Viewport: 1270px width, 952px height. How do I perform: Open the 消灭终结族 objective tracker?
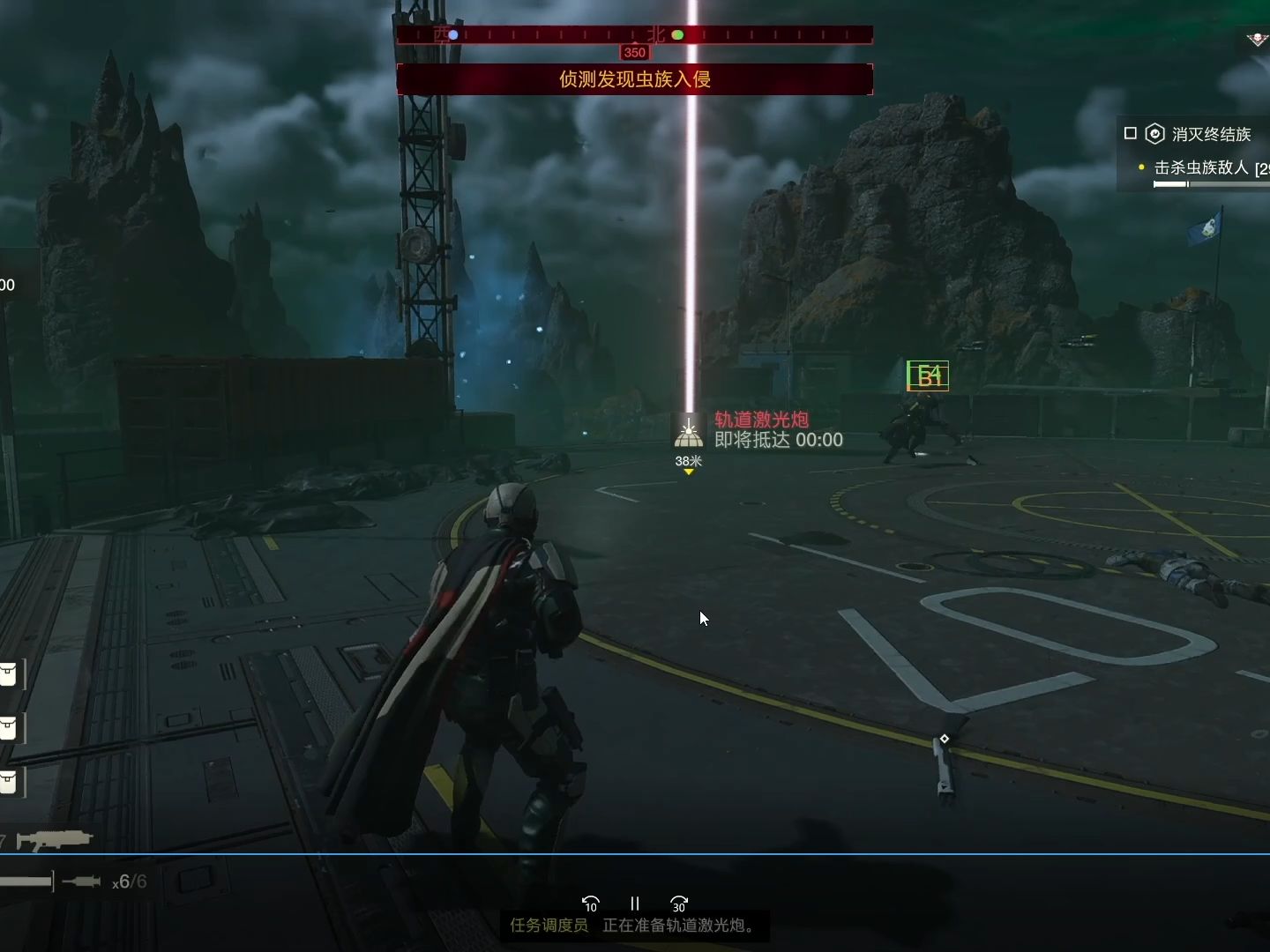click(x=1210, y=134)
